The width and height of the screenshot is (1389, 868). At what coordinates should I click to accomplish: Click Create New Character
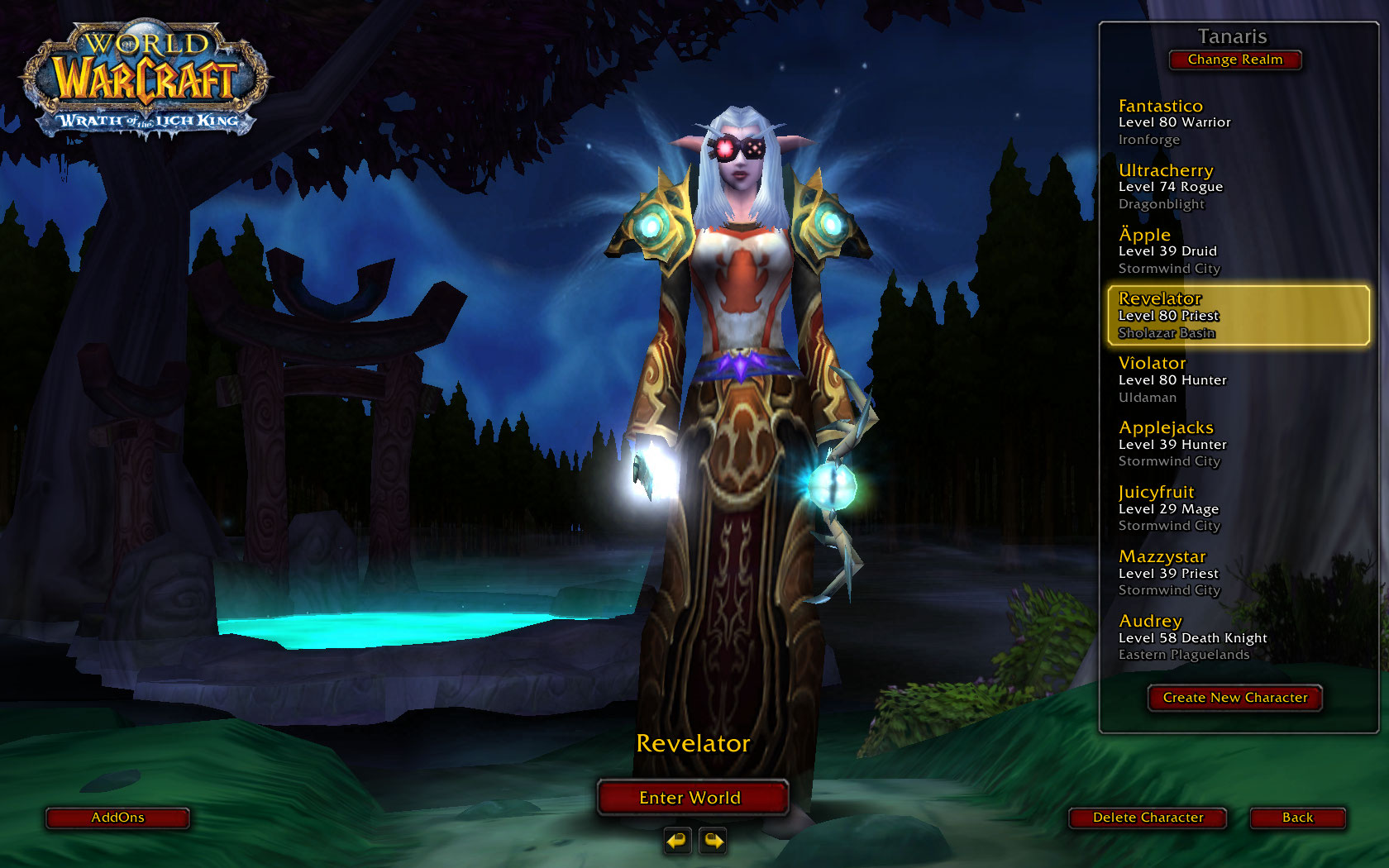coord(1234,698)
